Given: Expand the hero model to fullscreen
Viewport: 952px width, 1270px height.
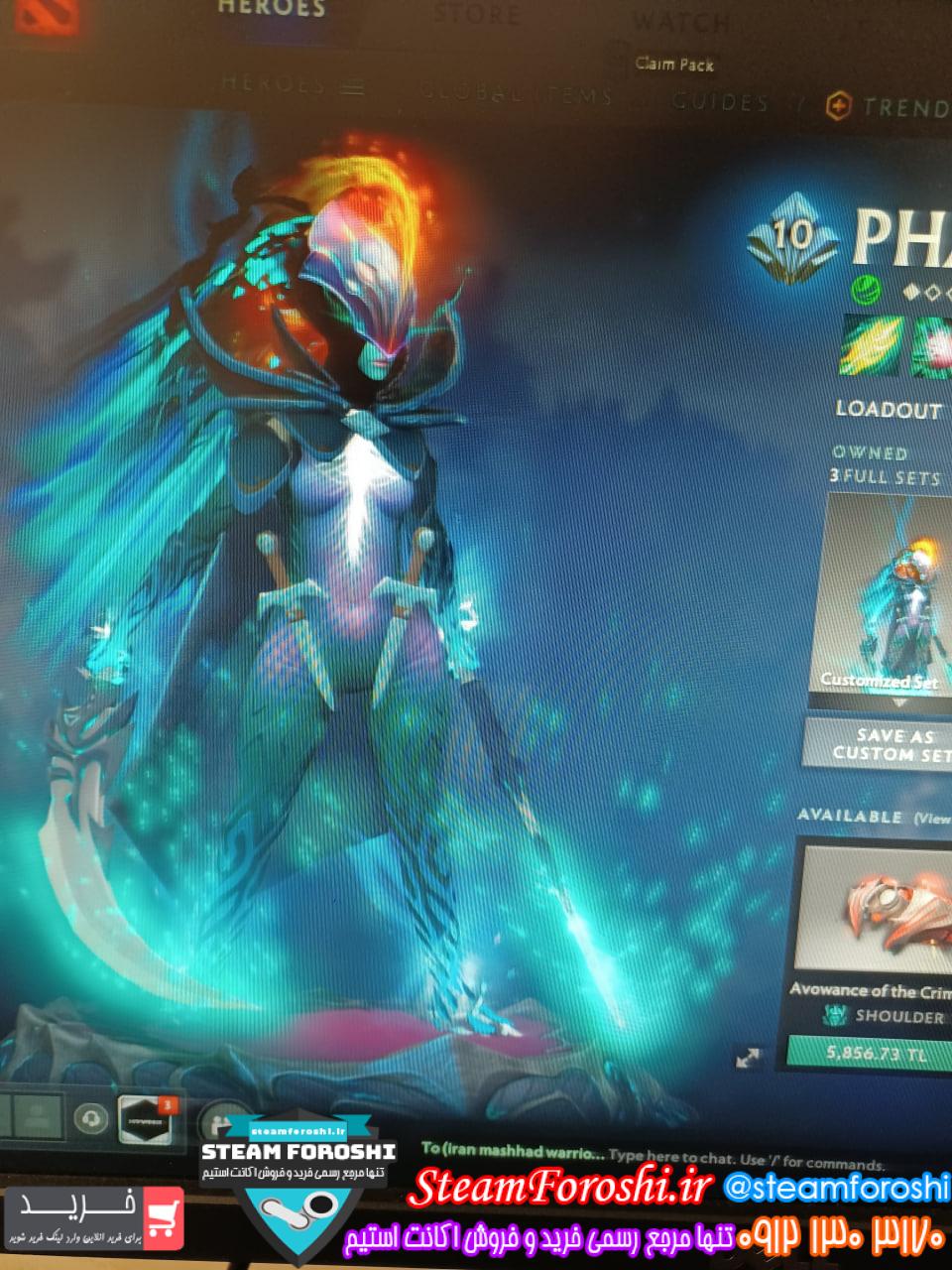Looking at the screenshot, I should (749, 1059).
